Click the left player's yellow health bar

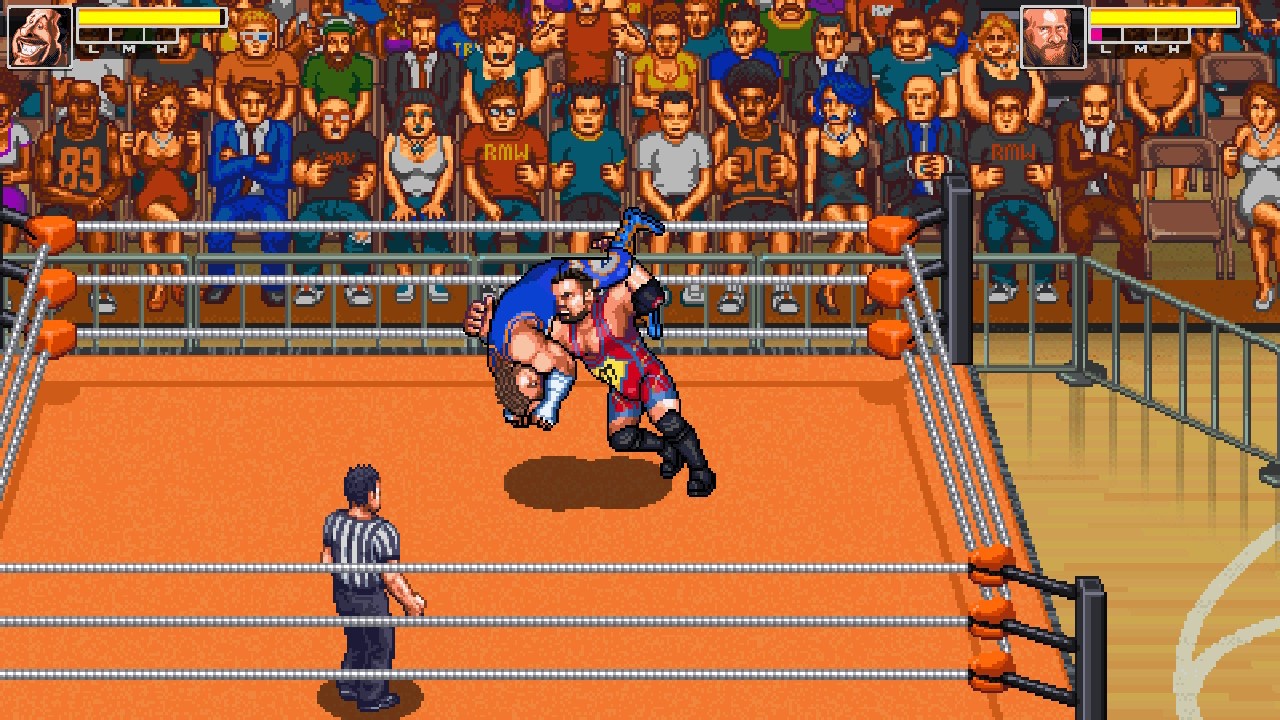pyautogui.click(x=150, y=16)
